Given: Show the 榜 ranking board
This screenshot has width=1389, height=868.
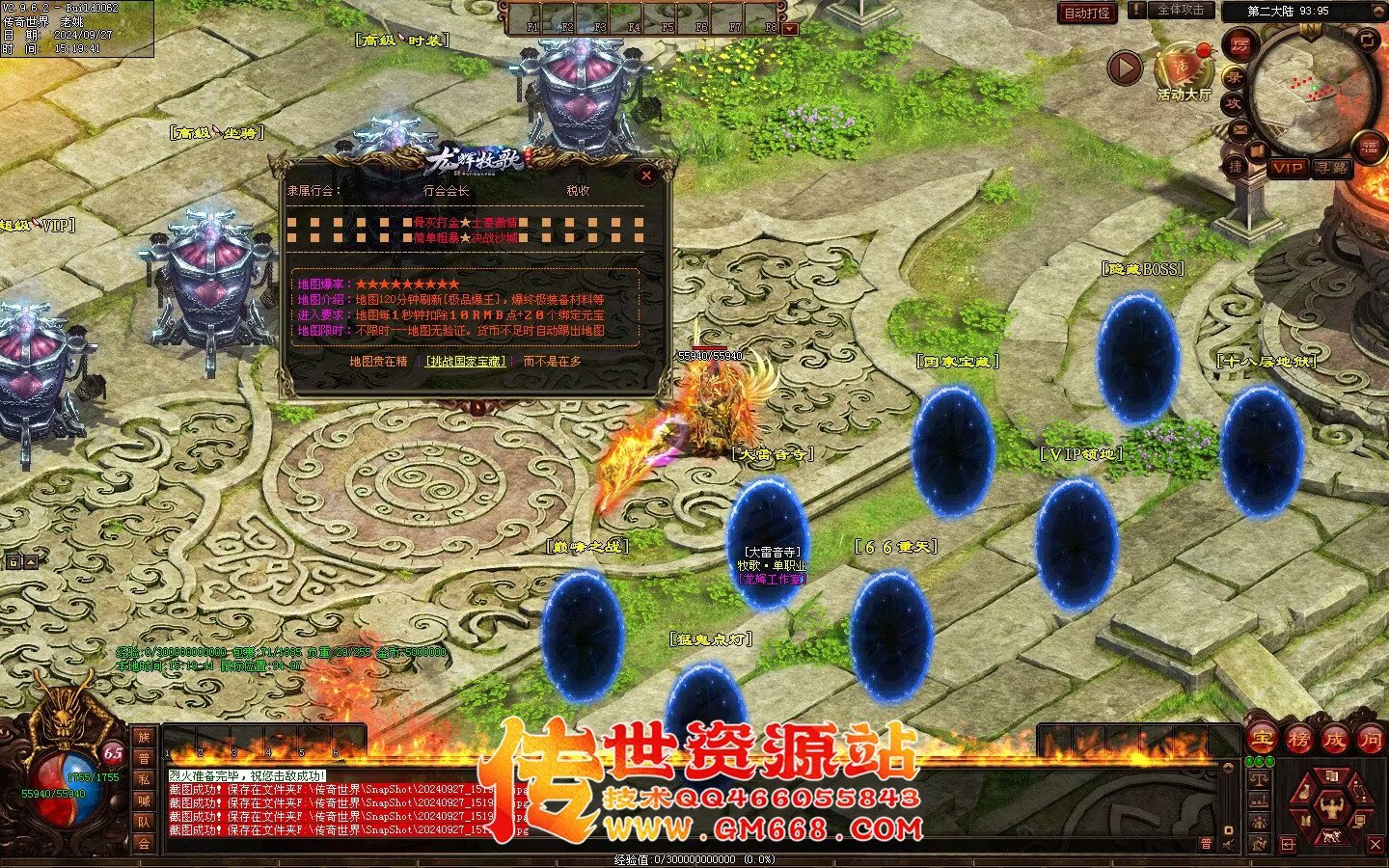Looking at the screenshot, I should 1298,740.
